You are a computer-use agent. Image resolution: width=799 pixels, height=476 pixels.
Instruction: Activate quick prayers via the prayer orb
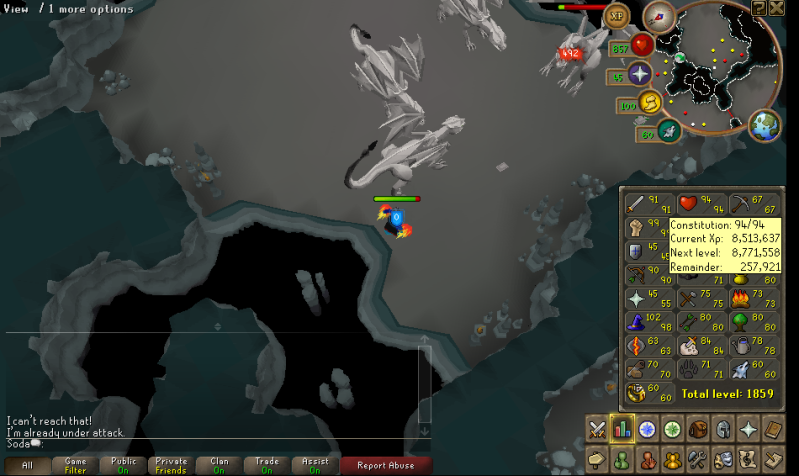[x=640, y=73]
